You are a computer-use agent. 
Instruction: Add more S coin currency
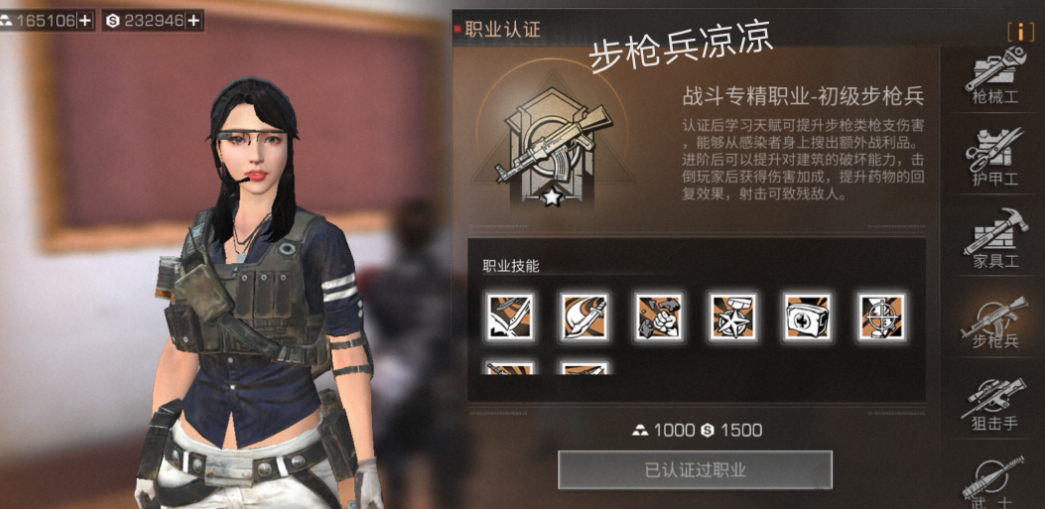(193, 20)
